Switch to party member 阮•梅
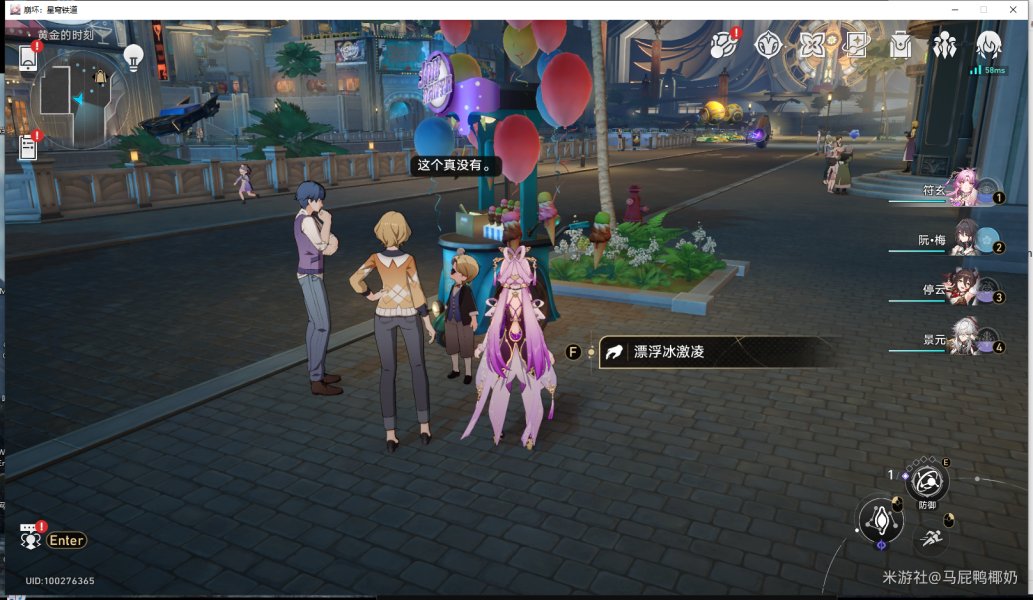1033x600 pixels. pyautogui.click(x=962, y=239)
